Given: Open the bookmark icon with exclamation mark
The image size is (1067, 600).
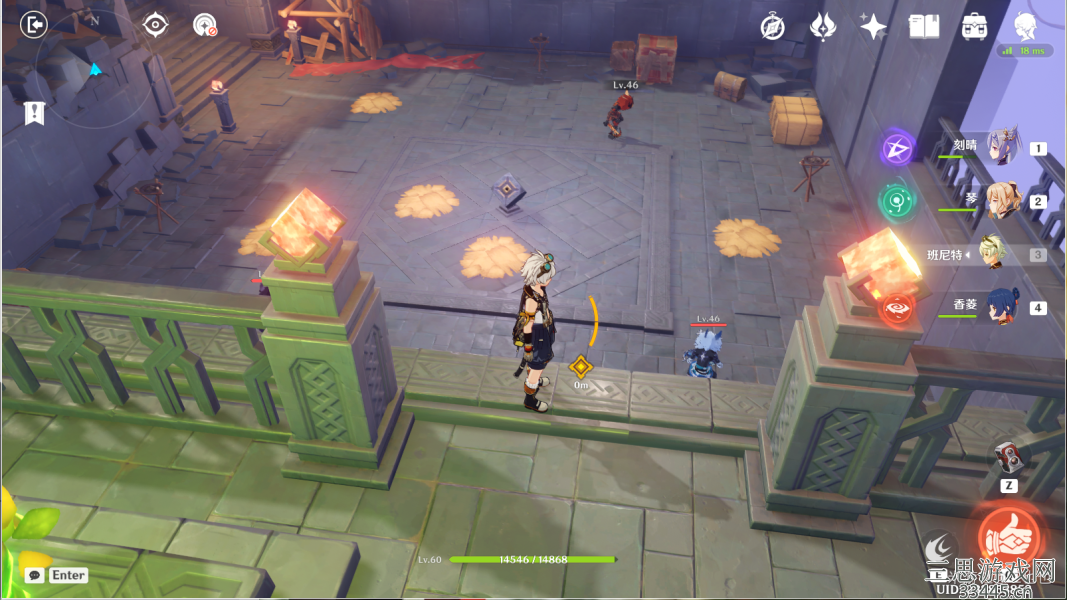Looking at the screenshot, I should (x=35, y=113).
